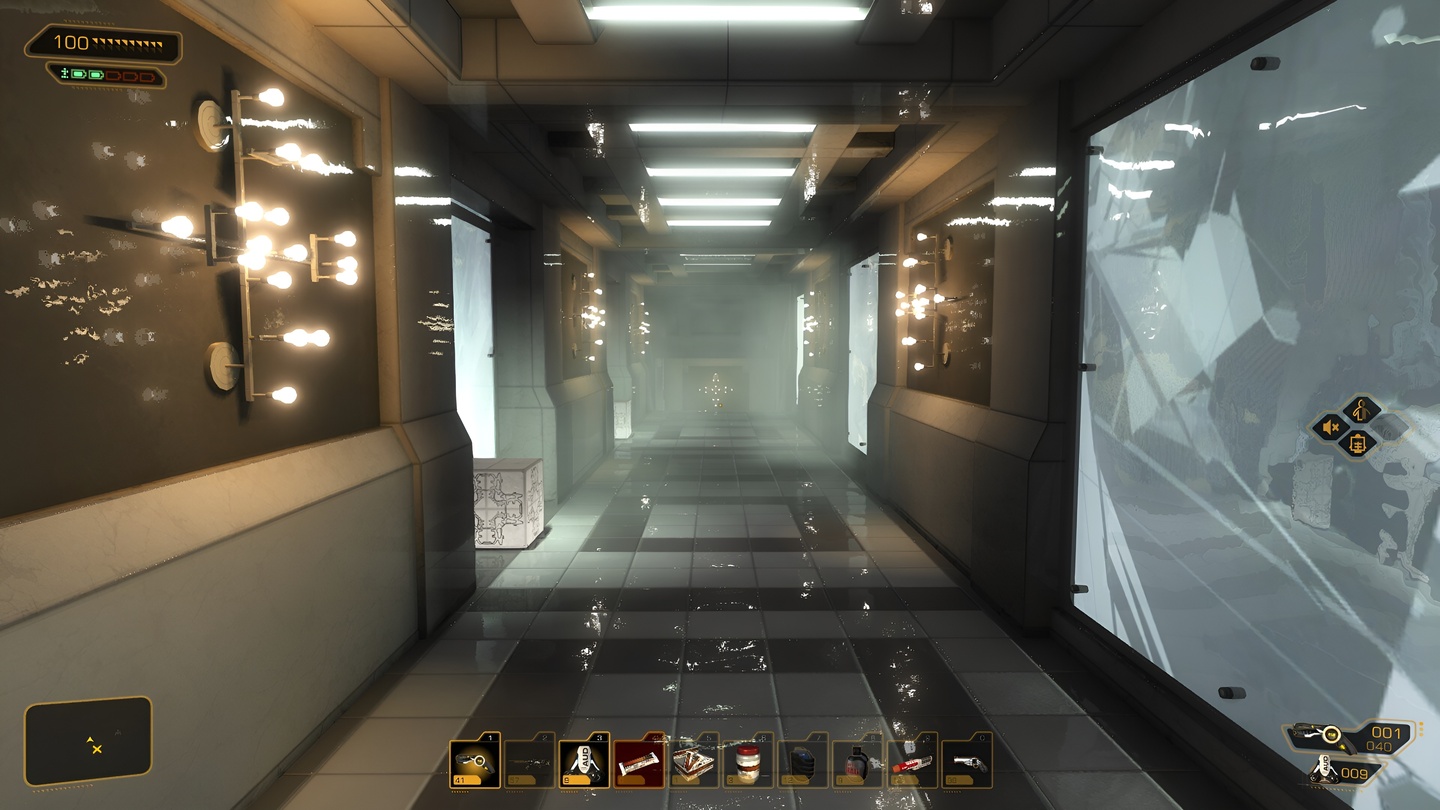This screenshot has height=810, width=1440.
Task: Select the stun gun in hotbar slot 1
Action: point(474,764)
